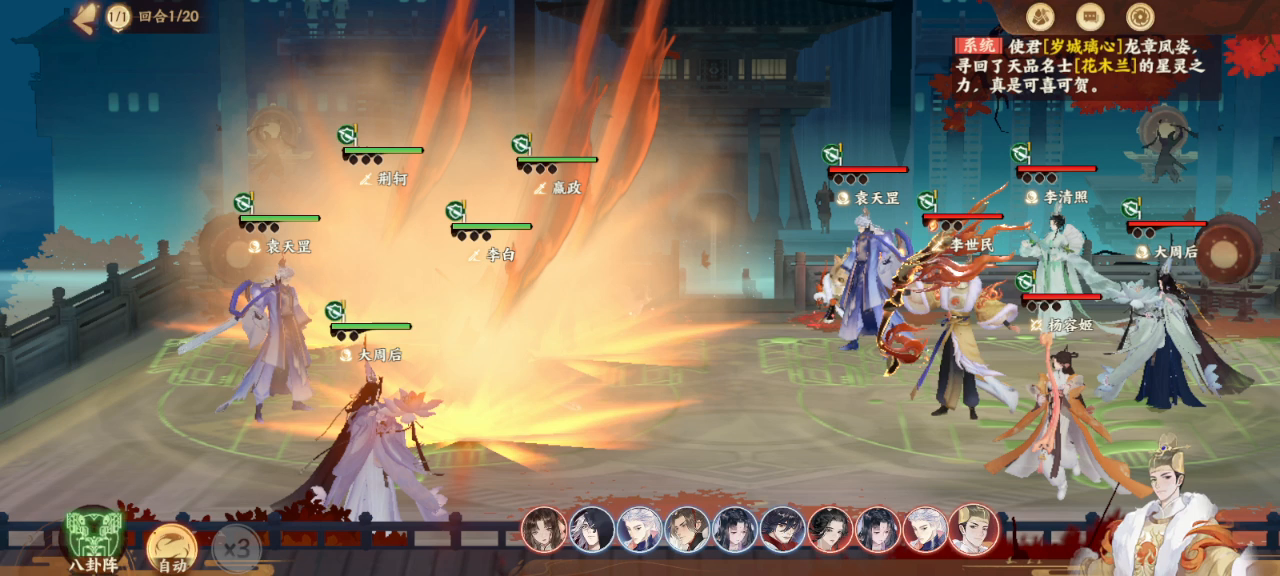
Task: Open the chat speech-bubble icon
Action: tap(1090, 16)
